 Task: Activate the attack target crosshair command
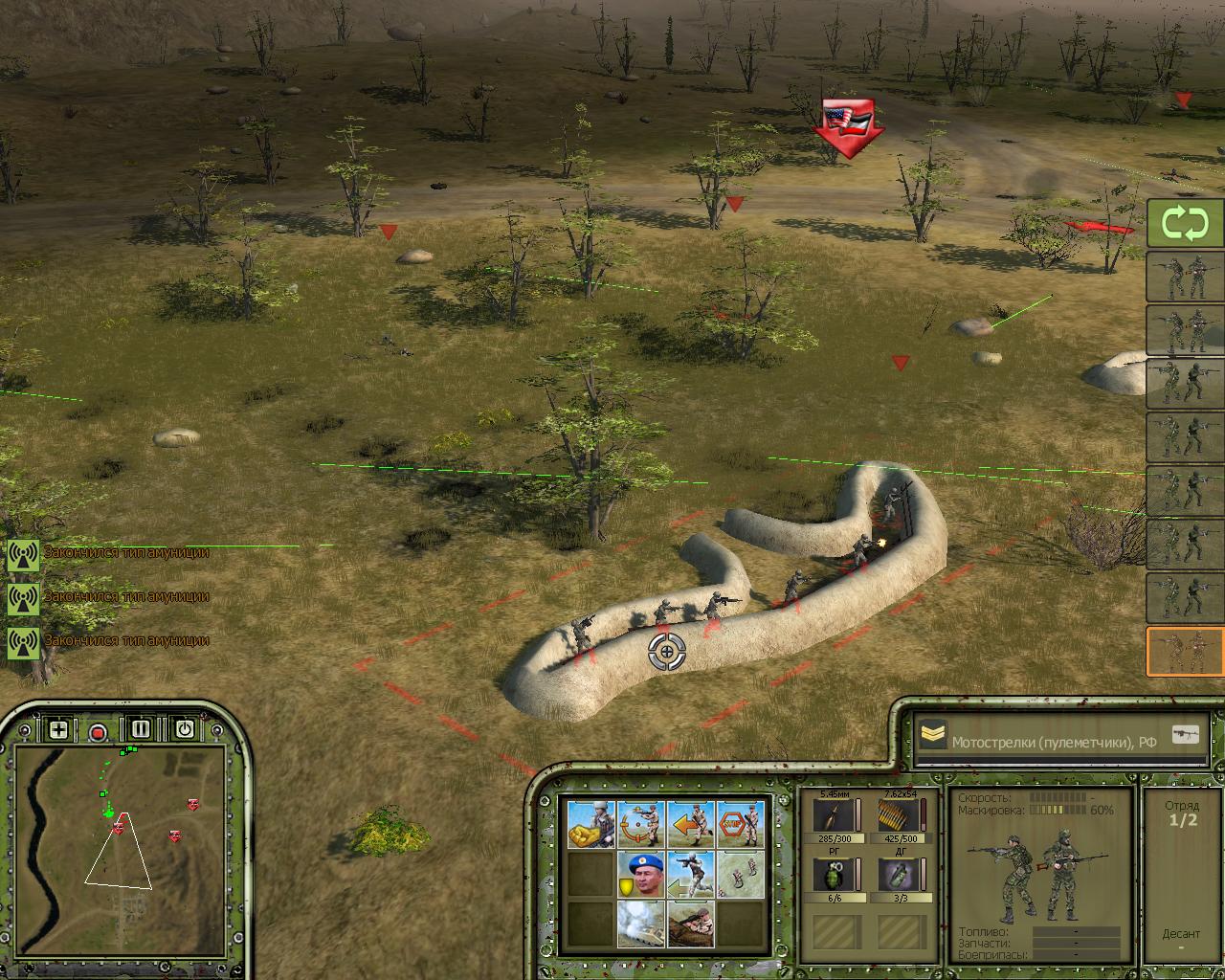[x=641, y=824]
